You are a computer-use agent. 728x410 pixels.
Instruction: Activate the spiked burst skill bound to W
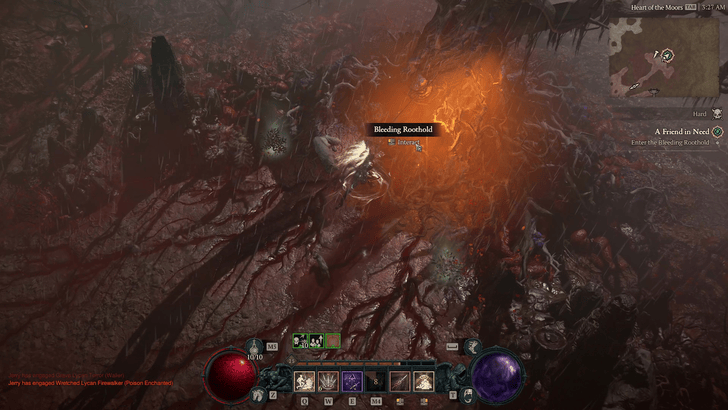328,380
